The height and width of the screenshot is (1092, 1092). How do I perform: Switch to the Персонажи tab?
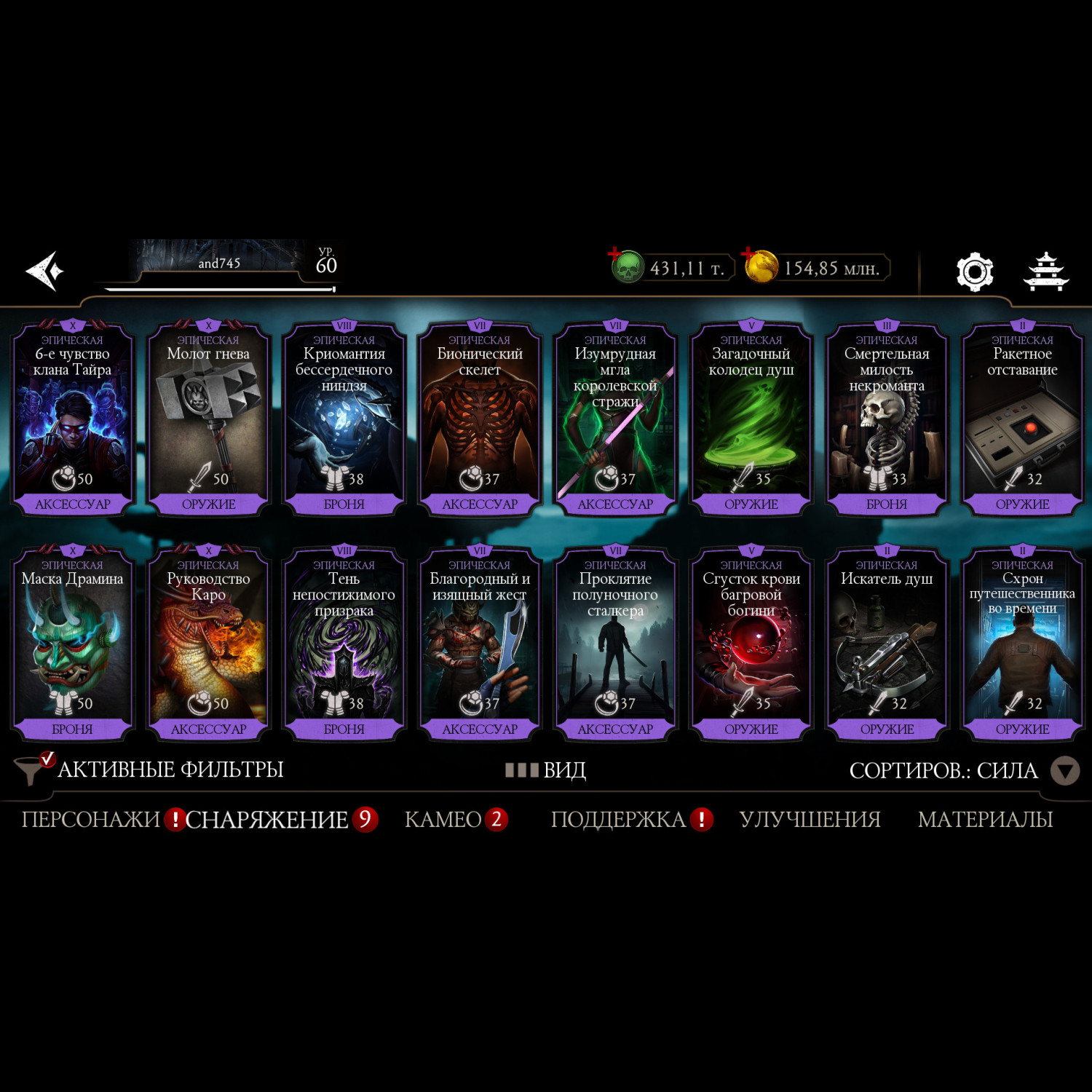90,820
